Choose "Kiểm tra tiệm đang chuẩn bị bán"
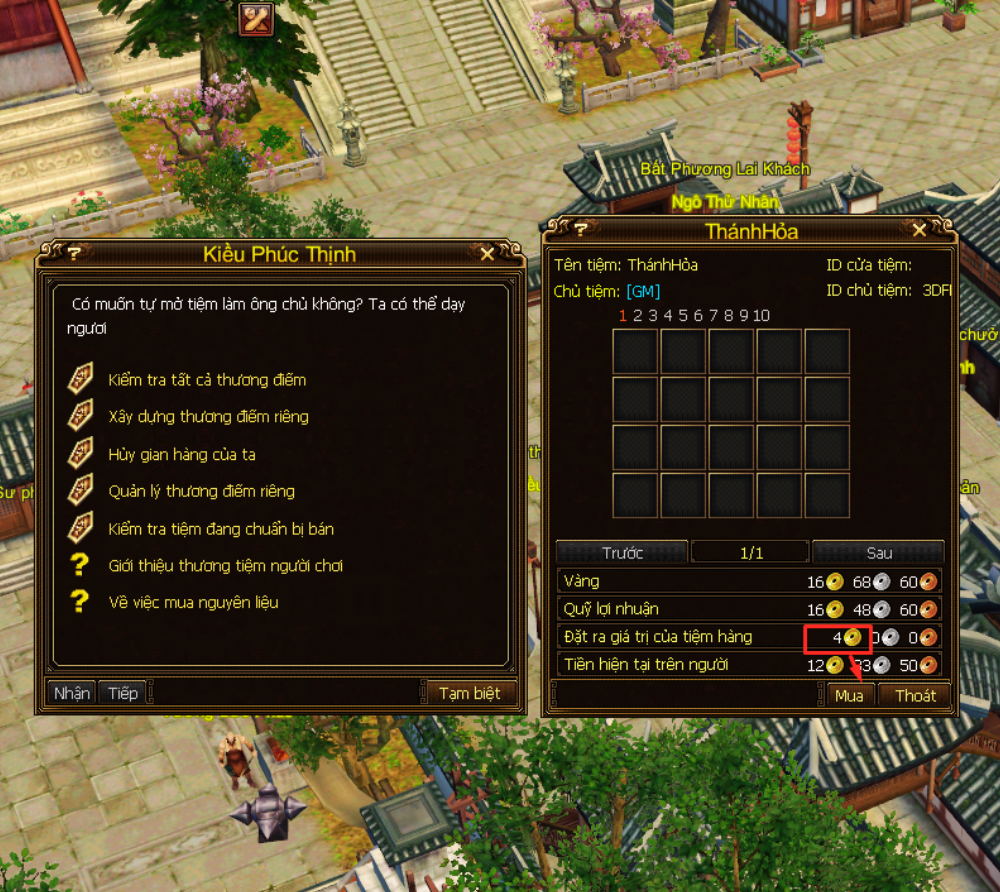The width and height of the screenshot is (1000, 892). coord(221,529)
